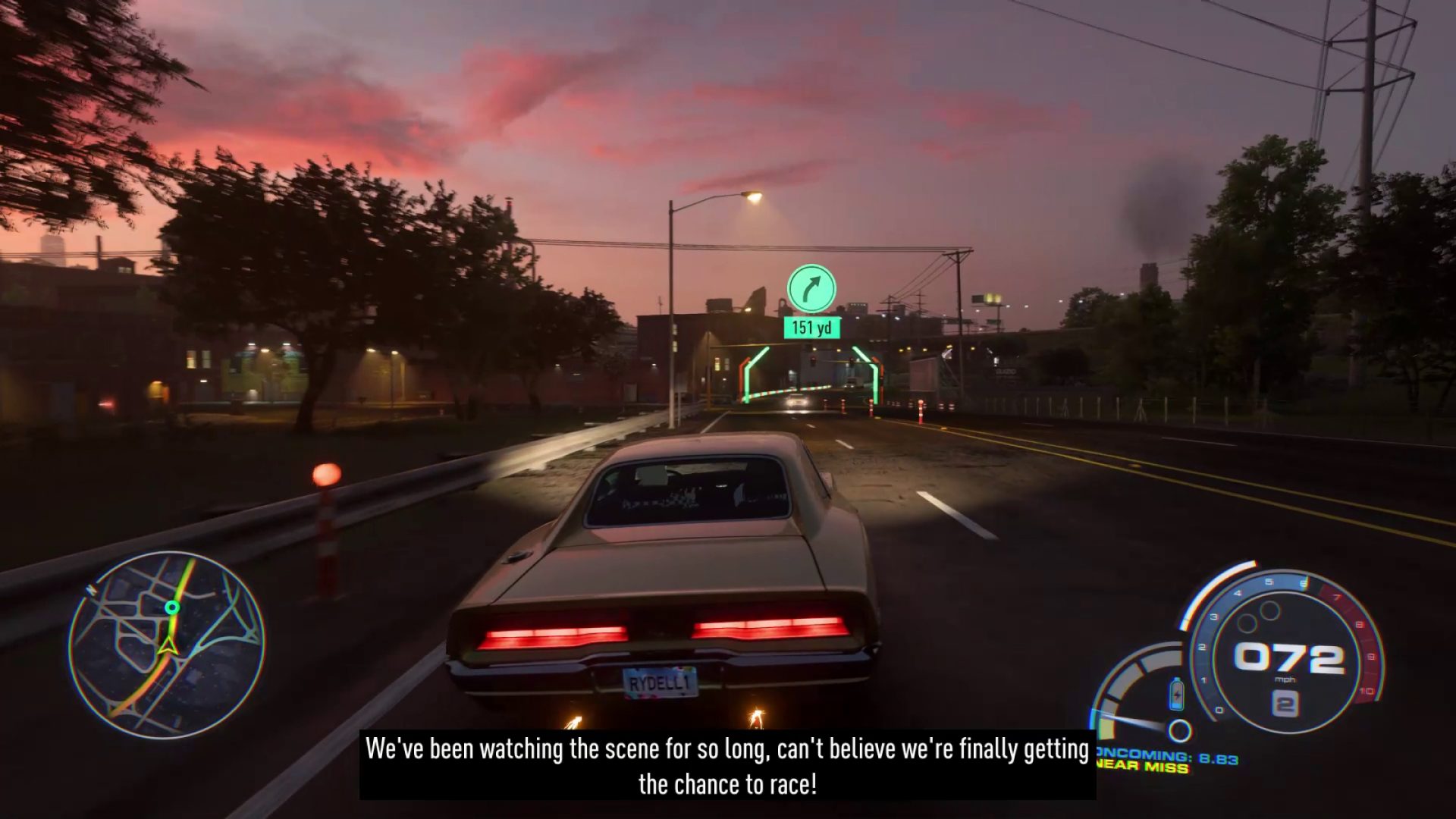
Task: Expand the subtitle caption box
Action: point(726,766)
